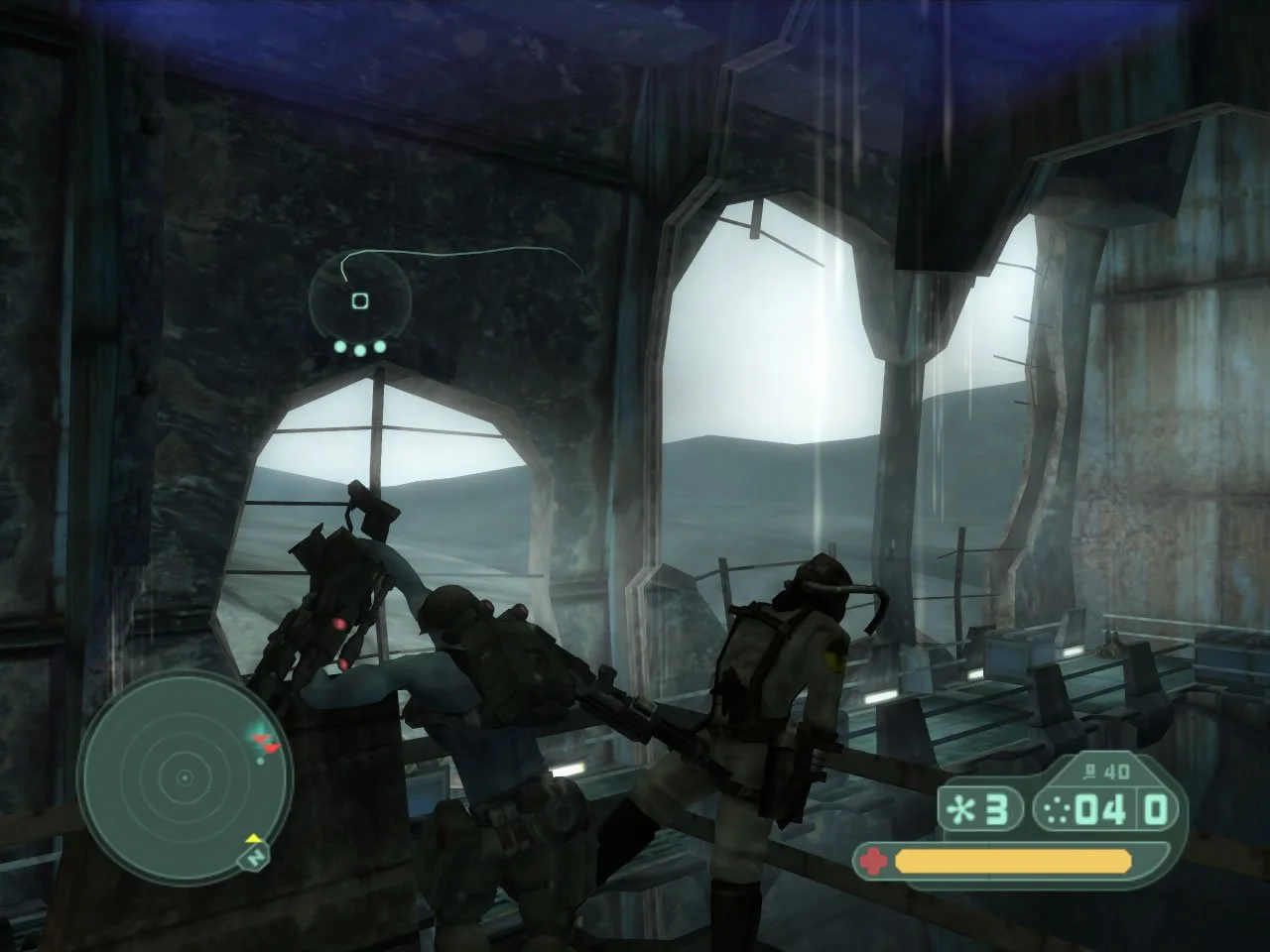The width and height of the screenshot is (1270, 952).
Task: Select the grenade counter asterisk icon
Action: (x=963, y=809)
